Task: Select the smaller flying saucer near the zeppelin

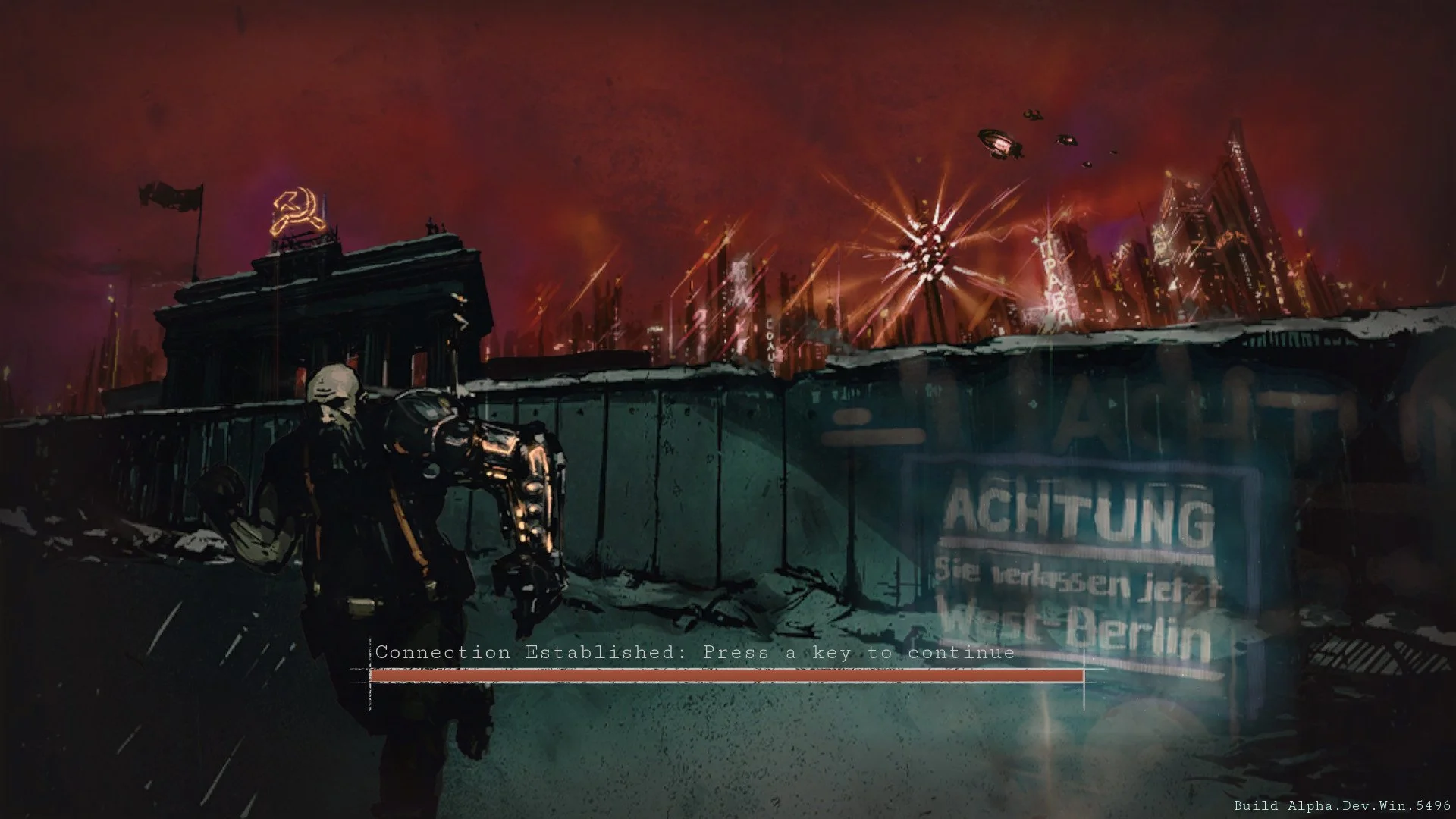Action: pos(1065,140)
